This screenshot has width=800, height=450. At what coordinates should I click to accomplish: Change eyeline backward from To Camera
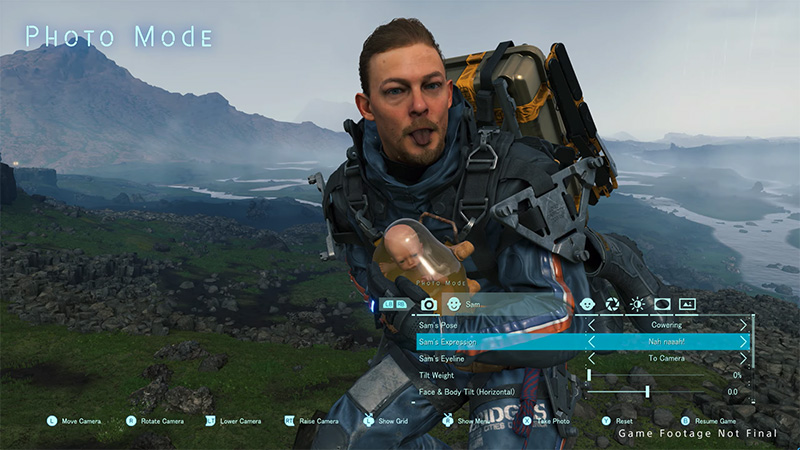click(591, 358)
